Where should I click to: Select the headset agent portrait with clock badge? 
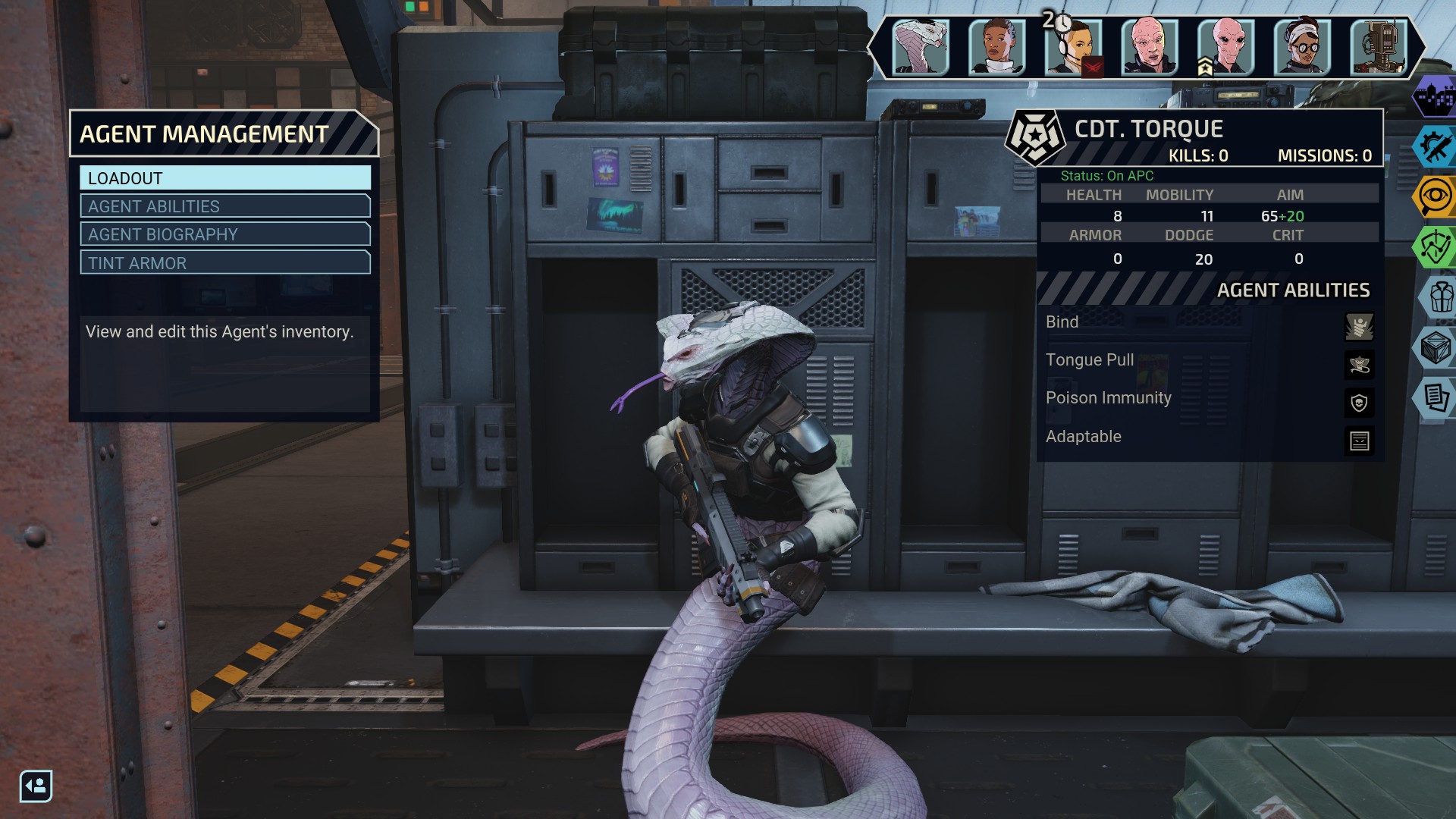tap(1072, 47)
